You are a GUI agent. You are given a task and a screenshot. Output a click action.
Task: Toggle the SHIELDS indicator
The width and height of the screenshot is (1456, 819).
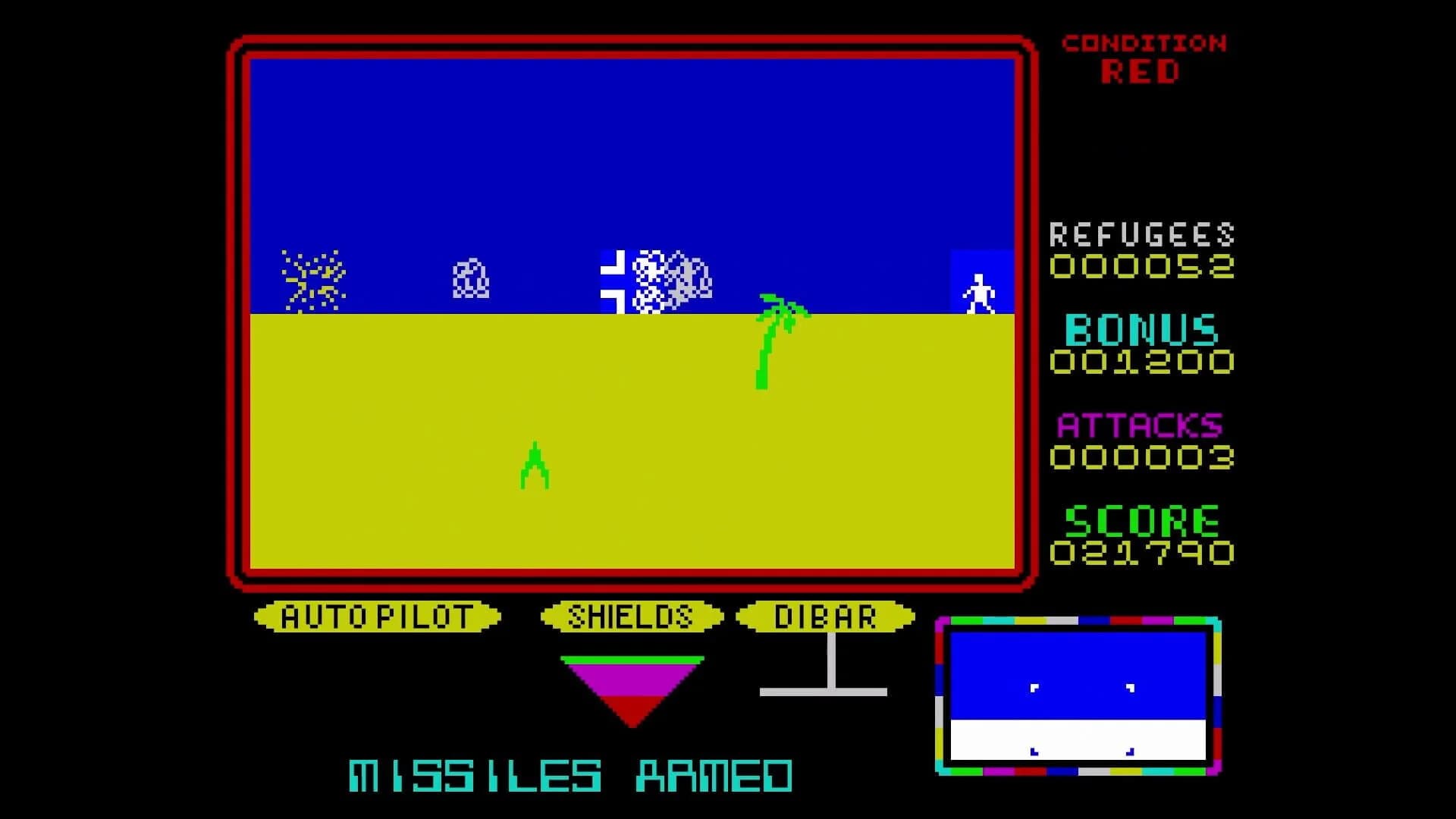point(632,616)
